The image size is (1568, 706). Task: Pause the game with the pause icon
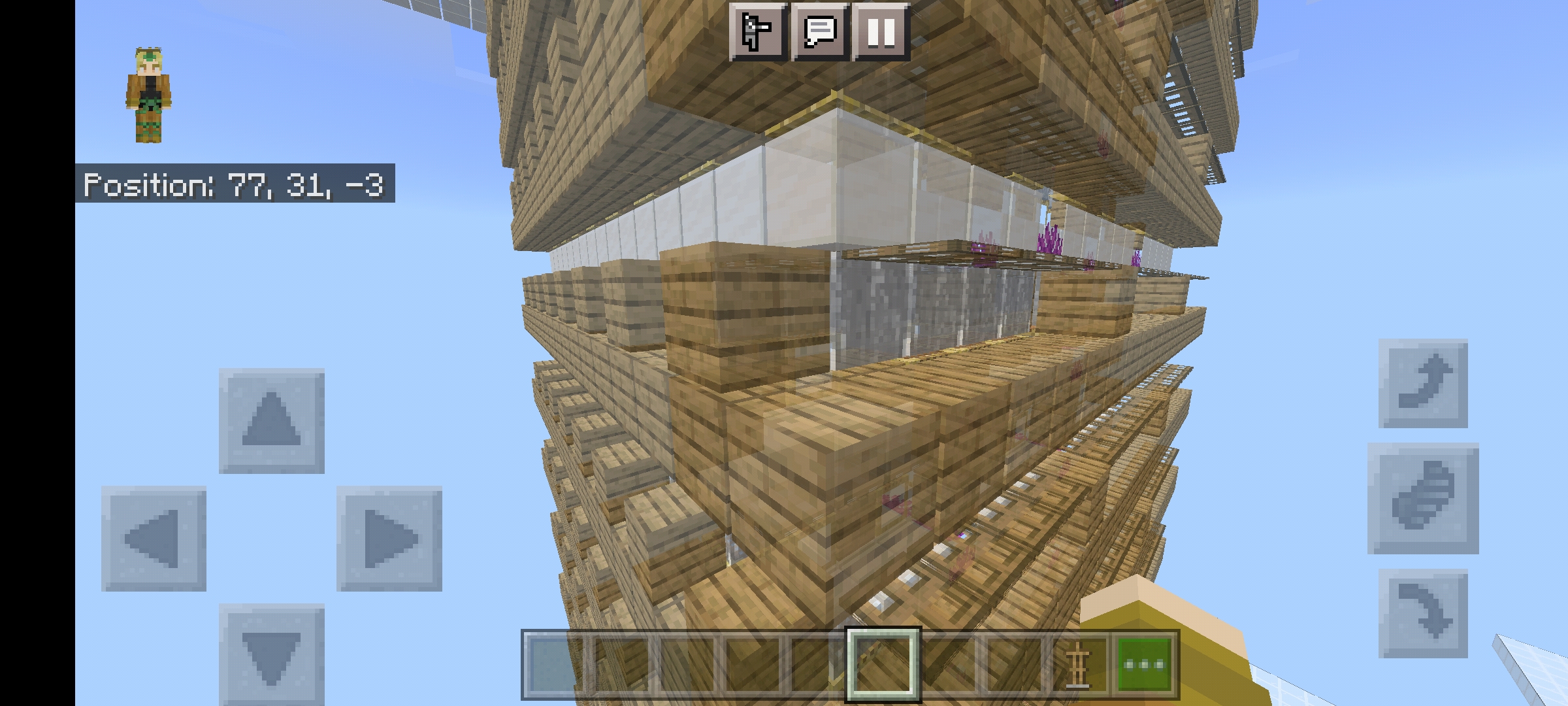click(880, 31)
